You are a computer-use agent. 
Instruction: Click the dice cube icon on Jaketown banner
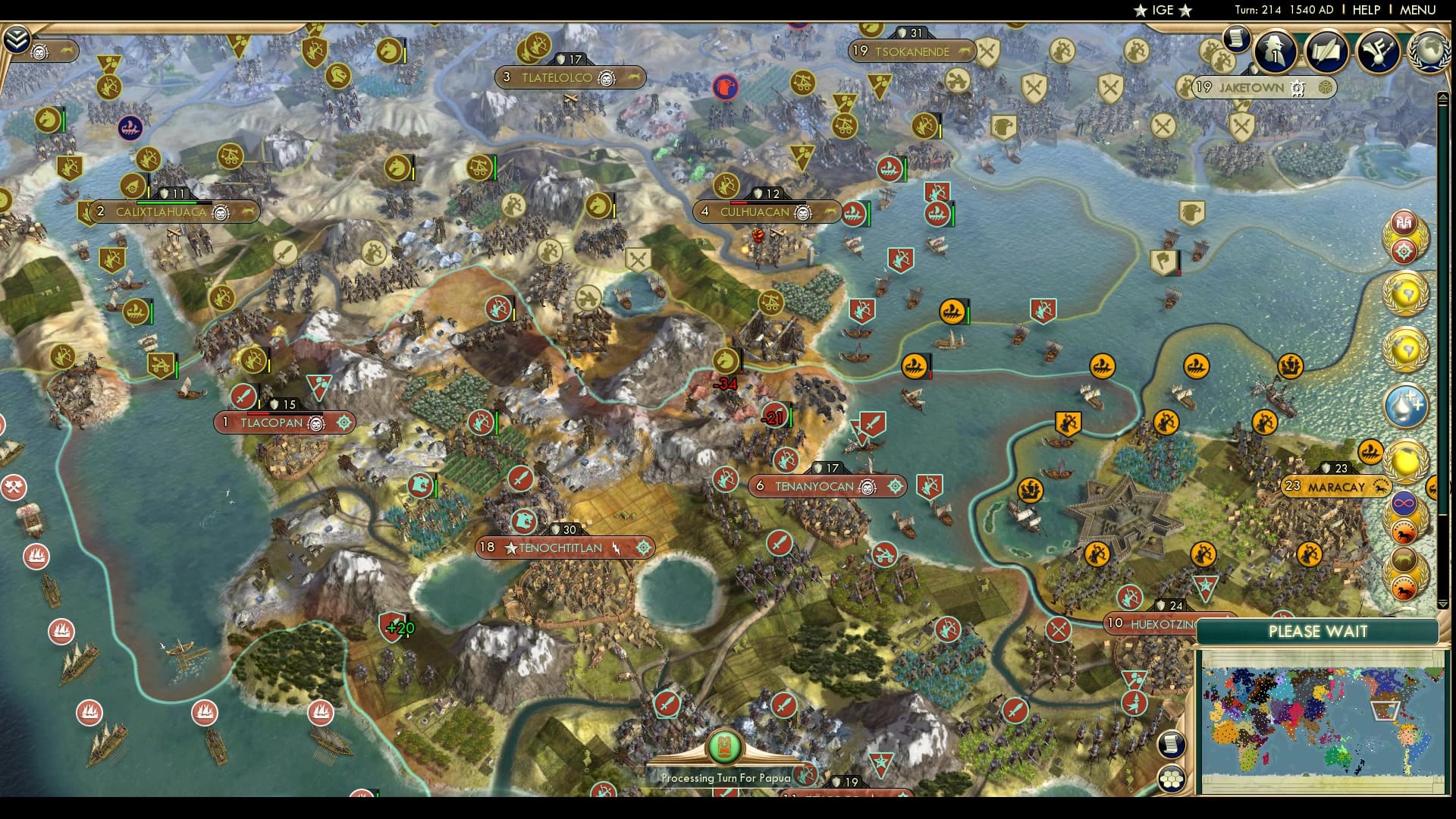point(1326,88)
